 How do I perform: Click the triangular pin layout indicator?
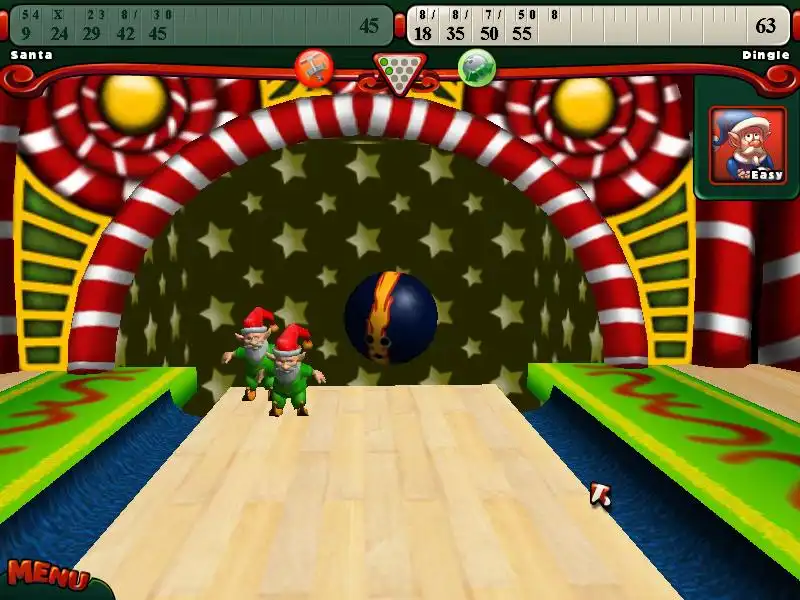[x=399, y=72]
